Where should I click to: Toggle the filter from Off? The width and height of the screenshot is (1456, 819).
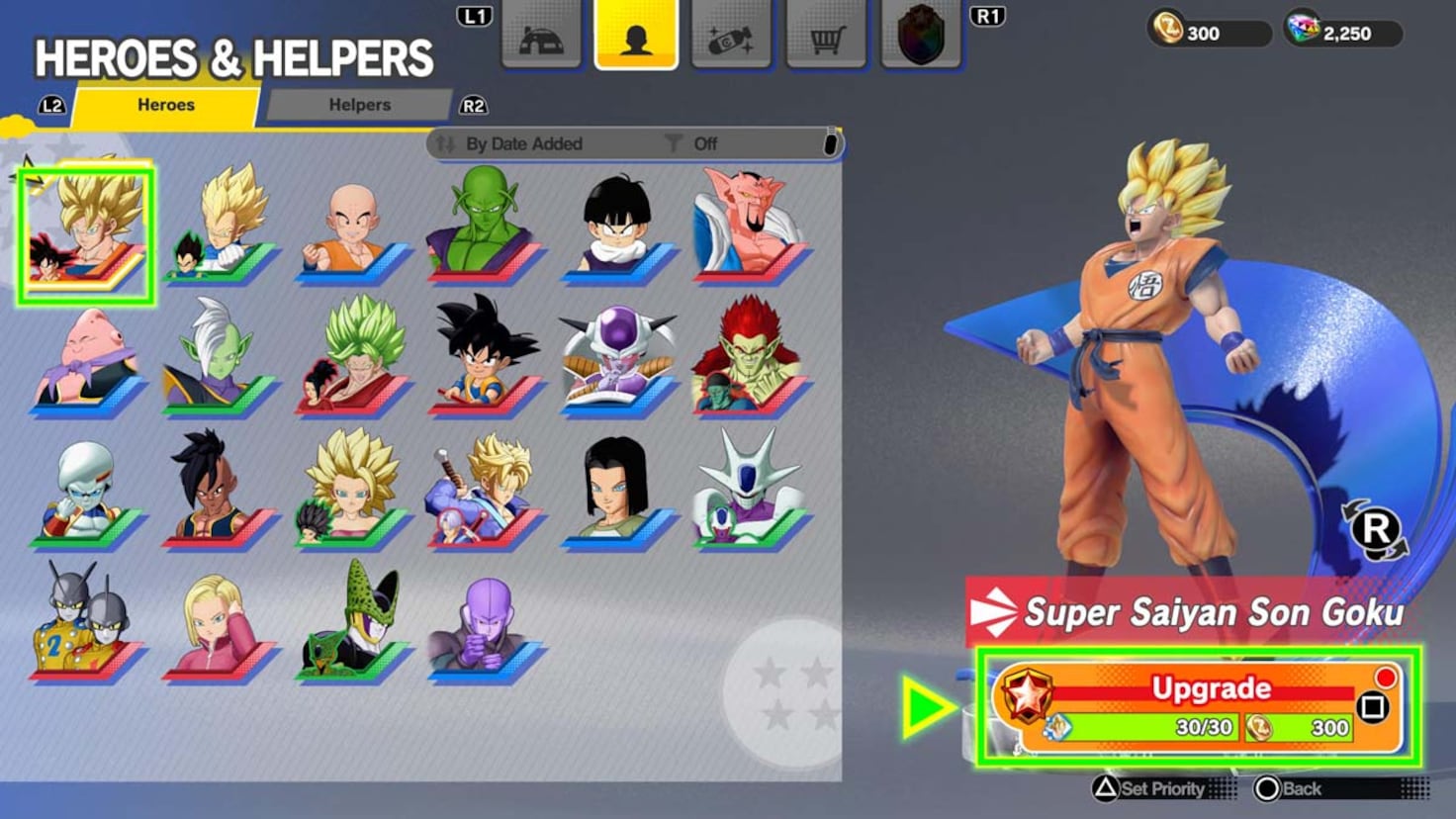(706, 143)
